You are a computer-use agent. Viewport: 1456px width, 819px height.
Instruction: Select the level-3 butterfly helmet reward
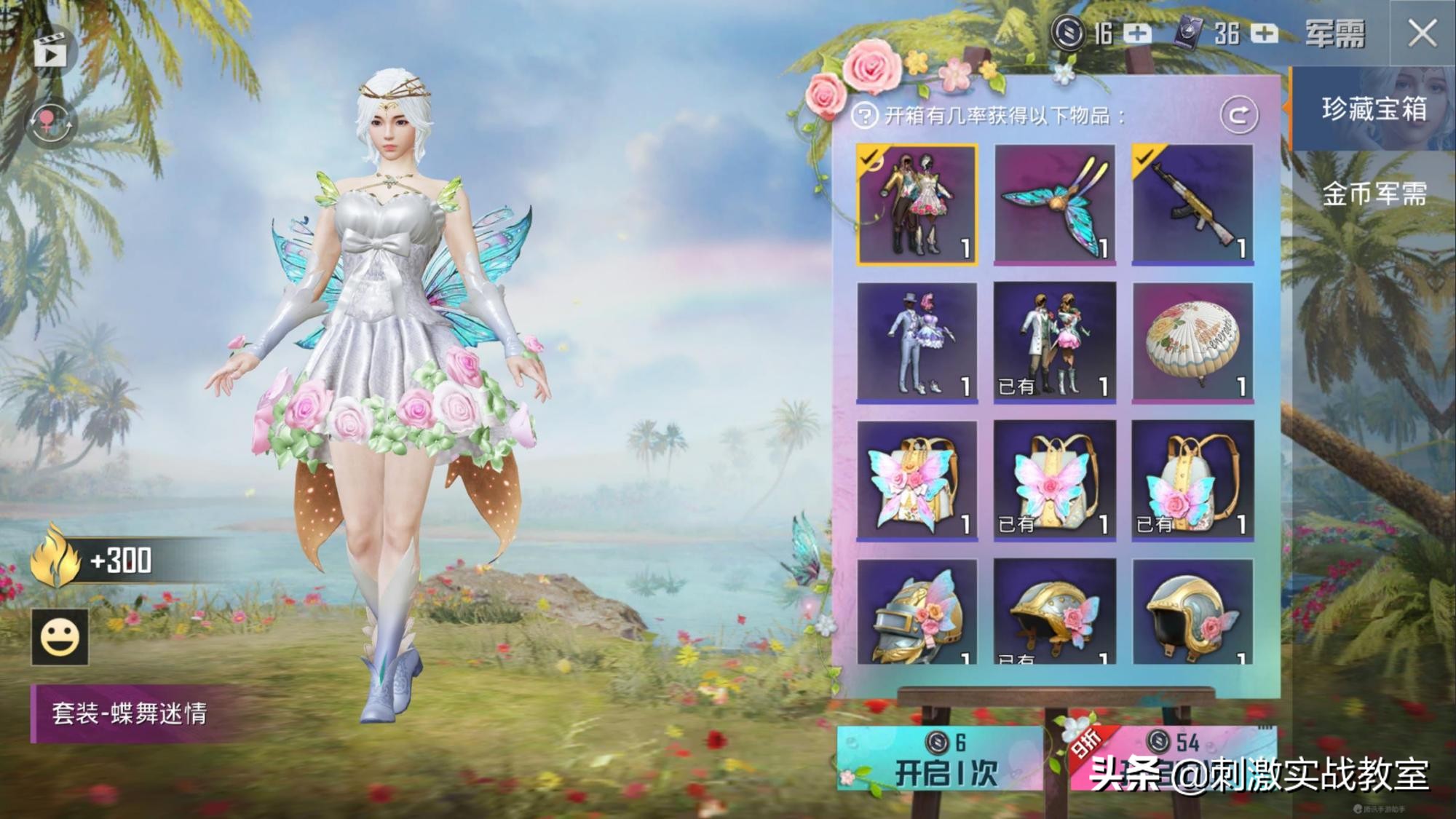click(917, 613)
